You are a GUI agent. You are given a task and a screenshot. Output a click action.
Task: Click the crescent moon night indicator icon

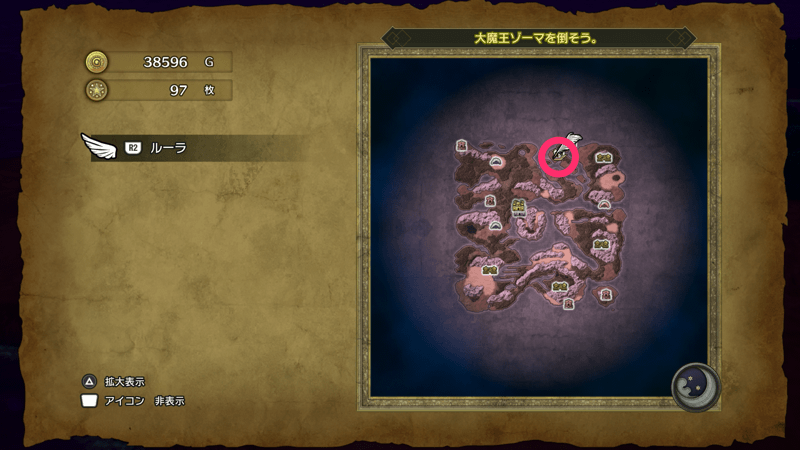pyautogui.click(x=694, y=384)
